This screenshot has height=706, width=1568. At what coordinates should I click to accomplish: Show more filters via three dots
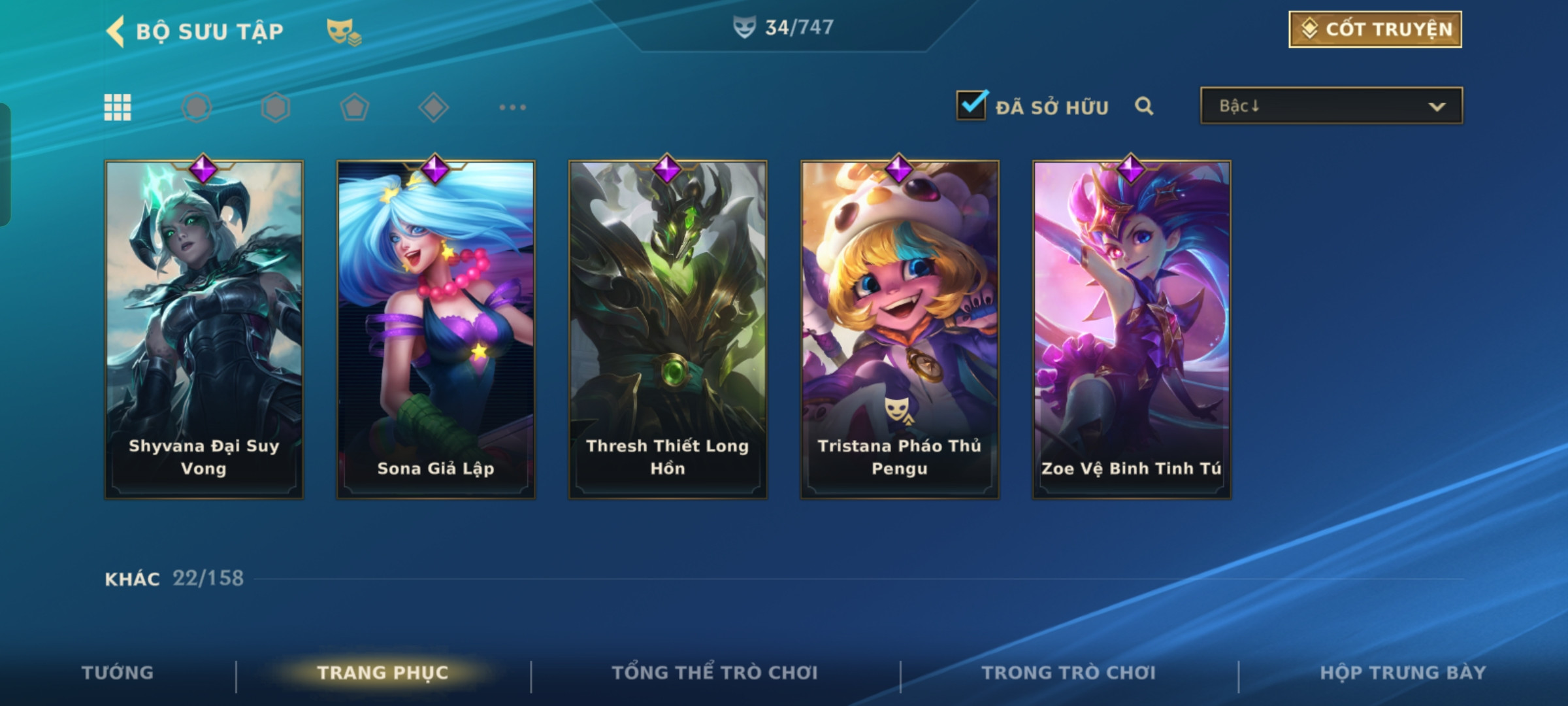point(512,107)
